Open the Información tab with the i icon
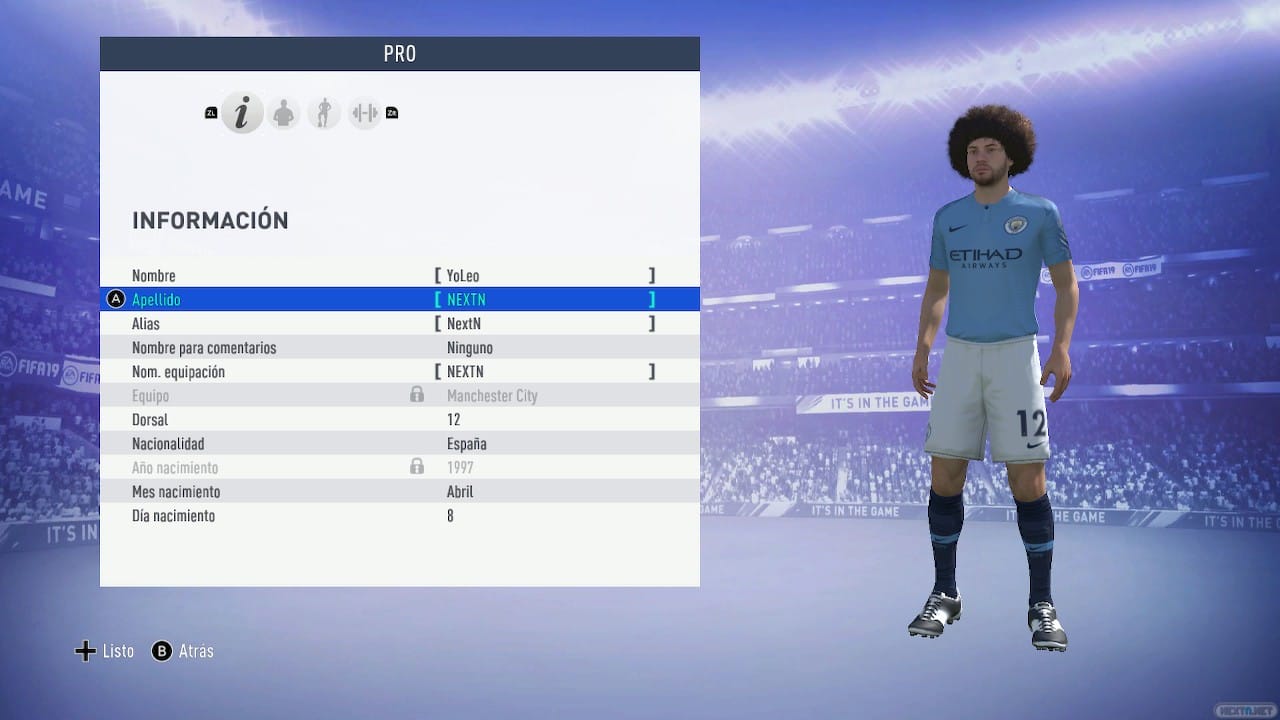The image size is (1280, 720). coord(242,113)
